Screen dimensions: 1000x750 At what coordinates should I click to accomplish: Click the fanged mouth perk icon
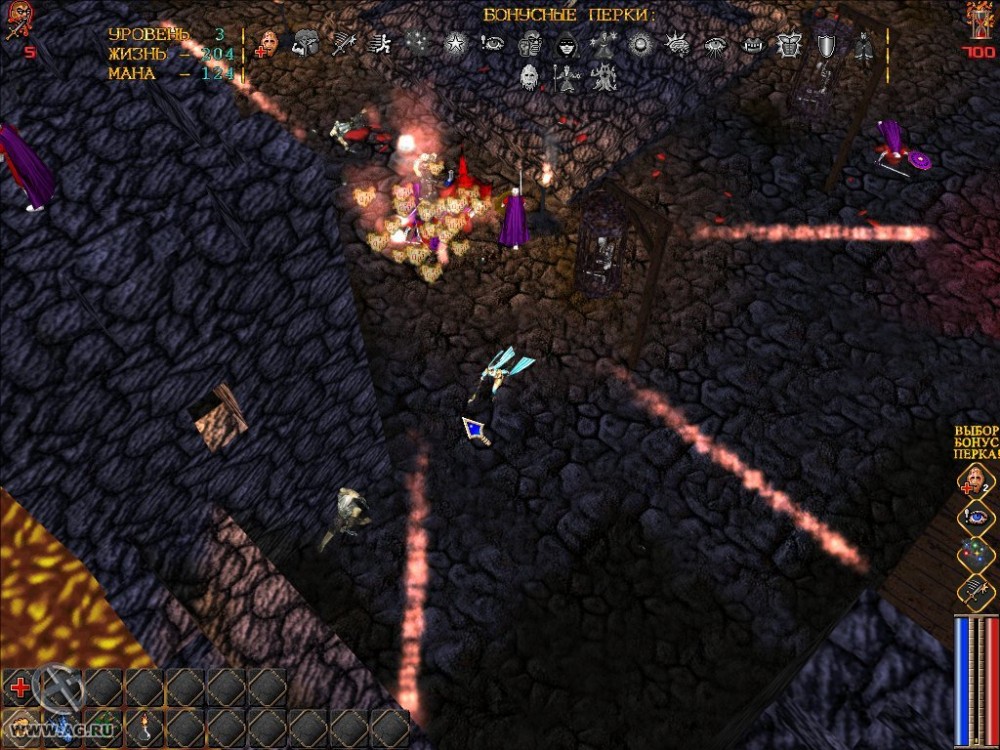[752, 44]
